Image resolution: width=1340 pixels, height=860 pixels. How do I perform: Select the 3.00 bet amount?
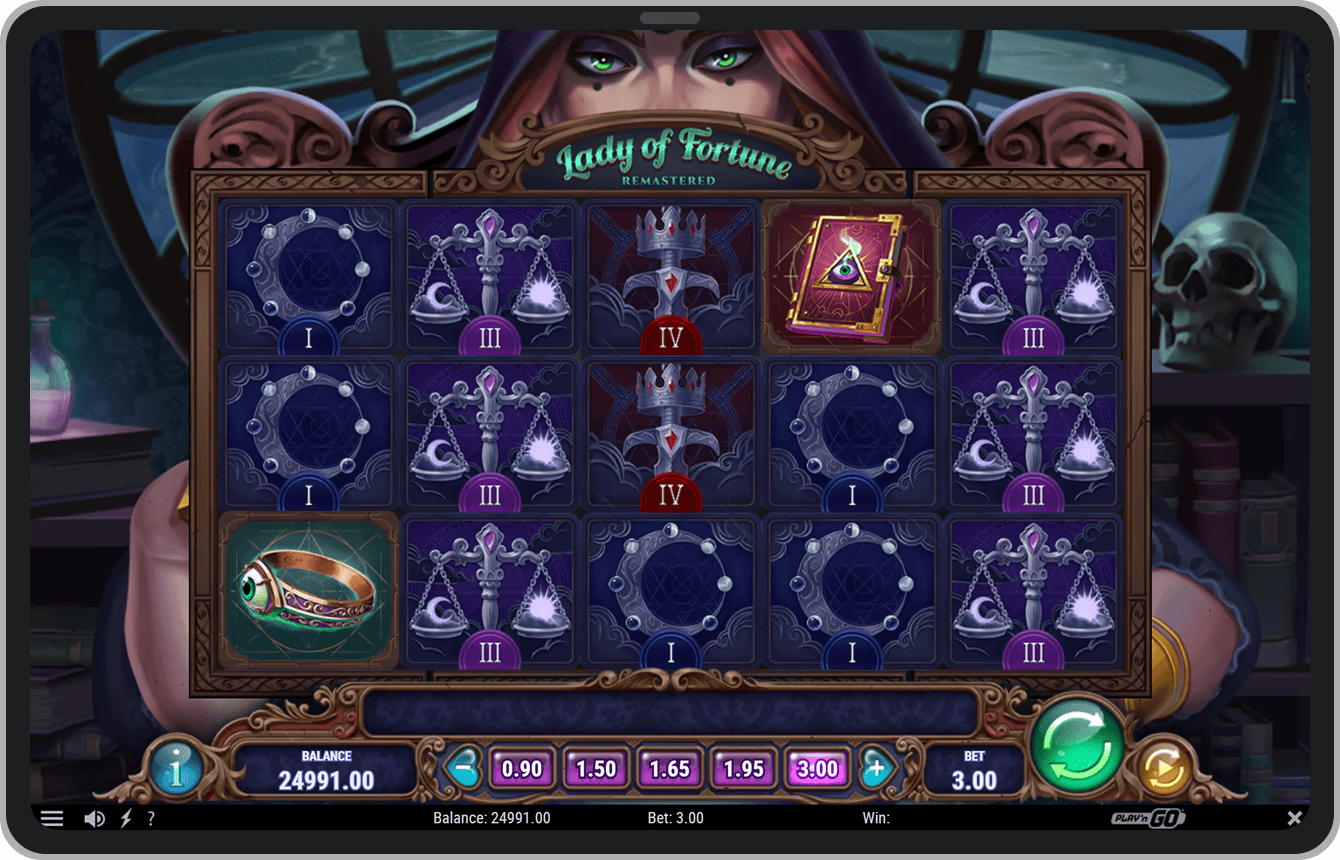[818, 769]
